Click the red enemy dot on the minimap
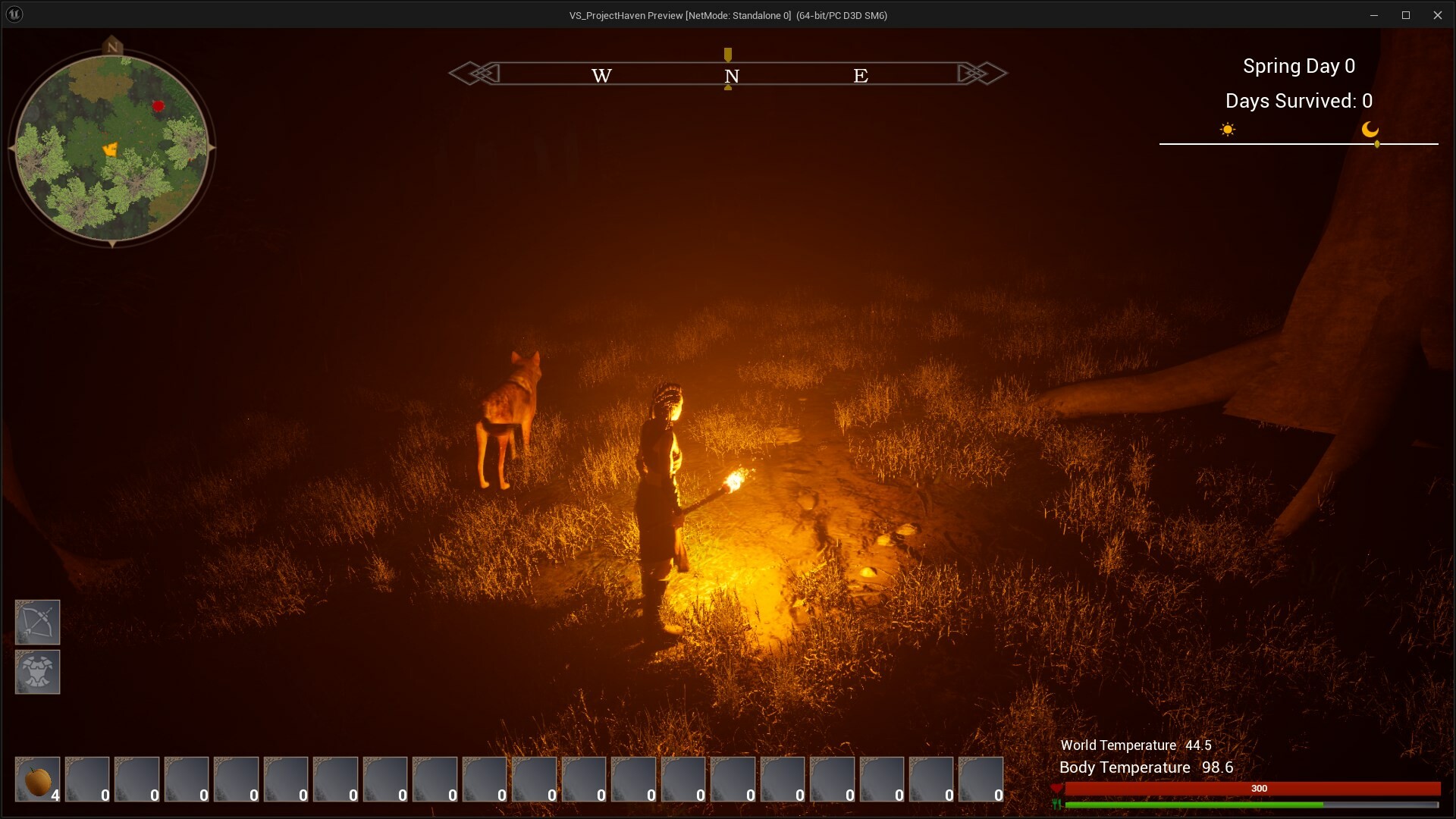The height and width of the screenshot is (819, 1456). click(158, 106)
